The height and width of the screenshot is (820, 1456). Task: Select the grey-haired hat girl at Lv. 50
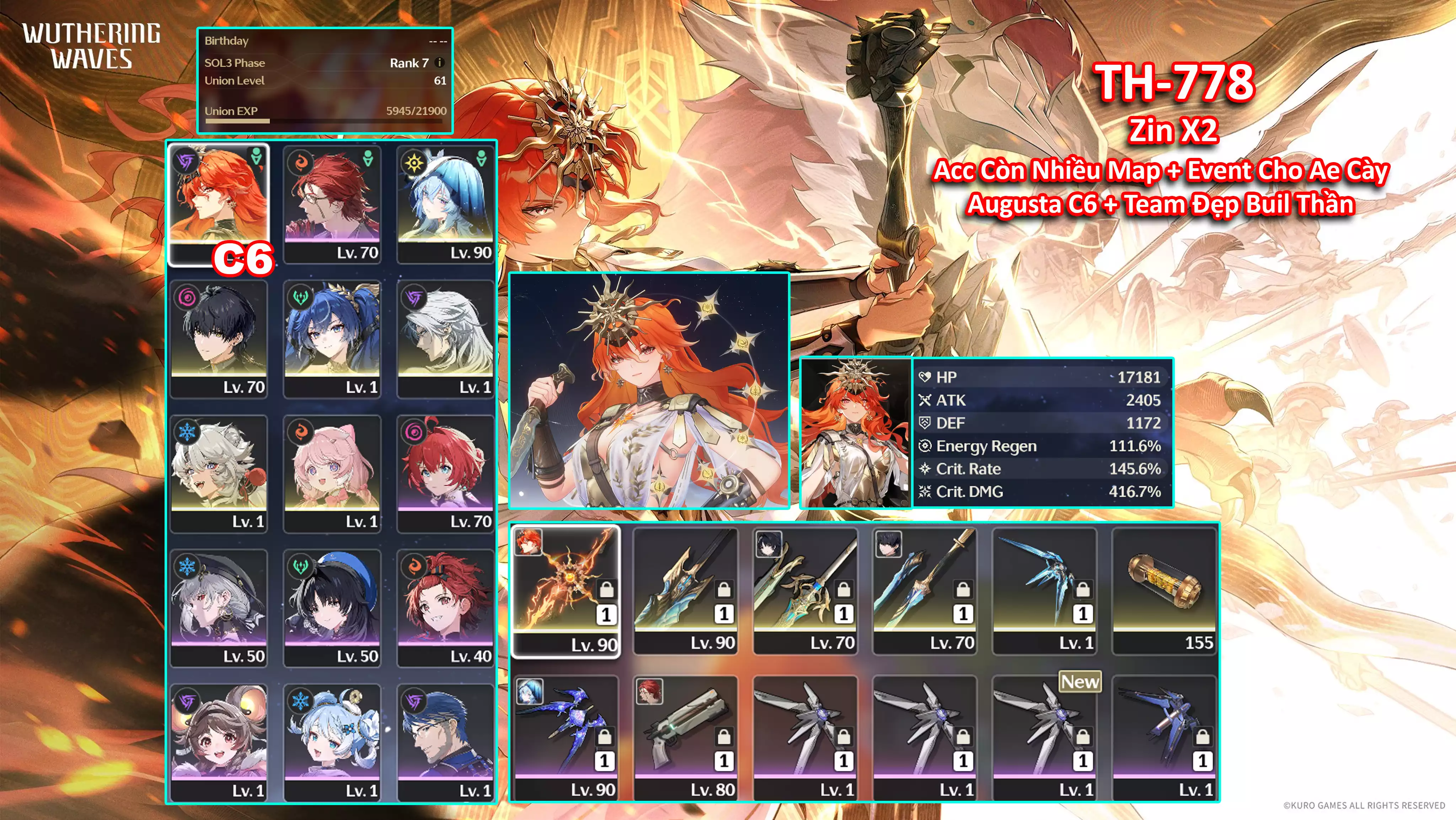(218, 607)
